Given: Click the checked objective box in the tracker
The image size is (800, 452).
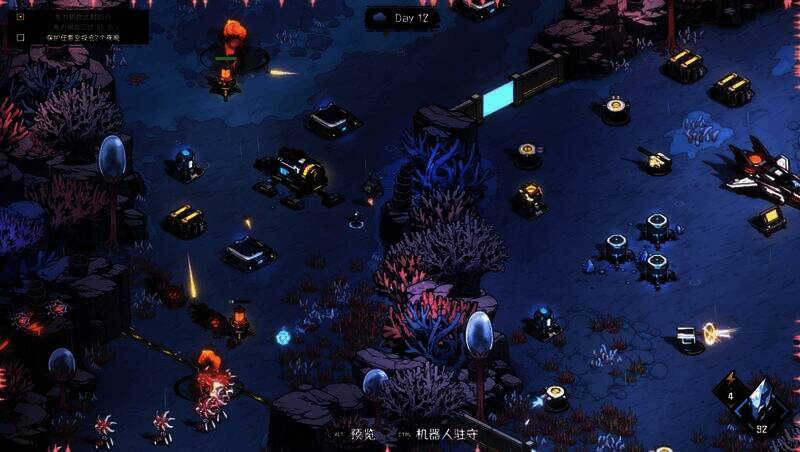Looking at the screenshot, I should tap(20, 16).
